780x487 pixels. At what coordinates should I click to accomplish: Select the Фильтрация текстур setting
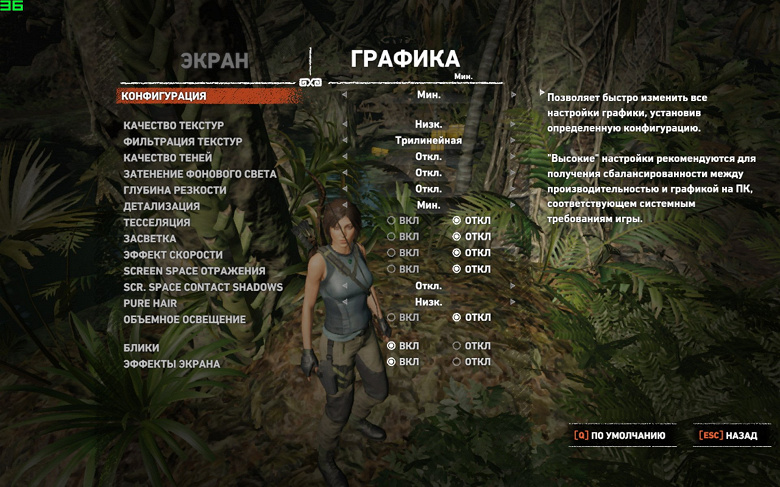[182, 142]
